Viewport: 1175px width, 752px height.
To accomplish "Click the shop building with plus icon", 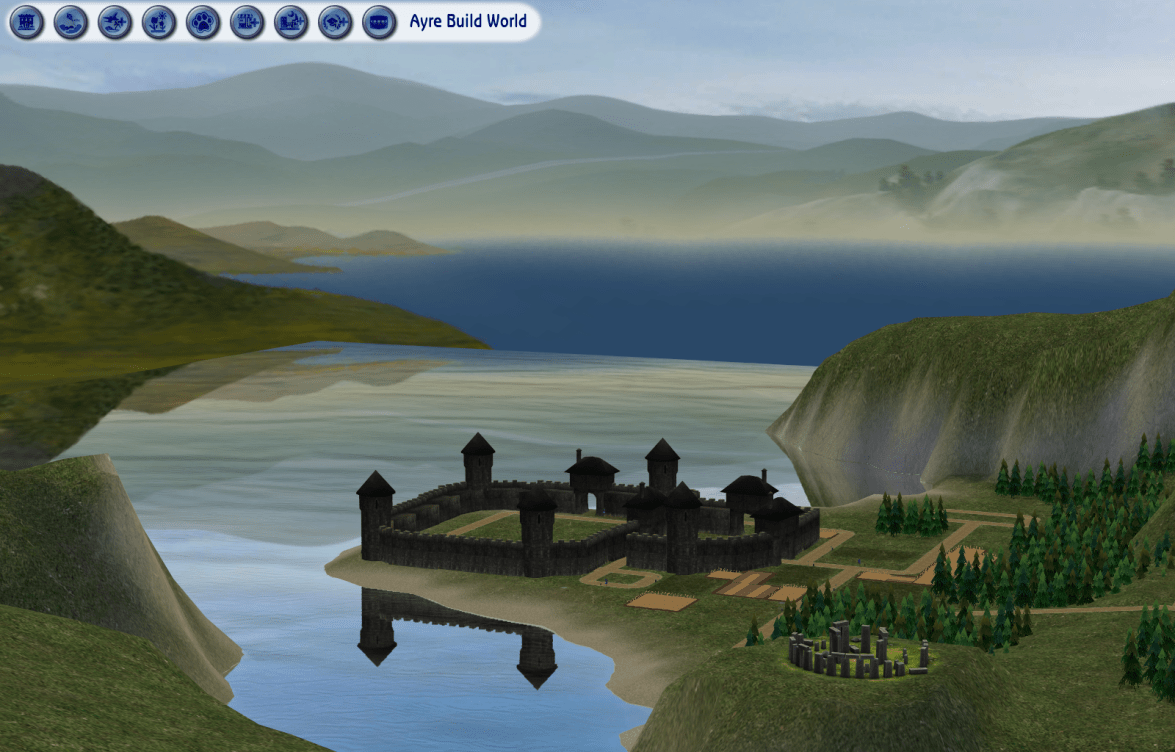I will (247, 21).
